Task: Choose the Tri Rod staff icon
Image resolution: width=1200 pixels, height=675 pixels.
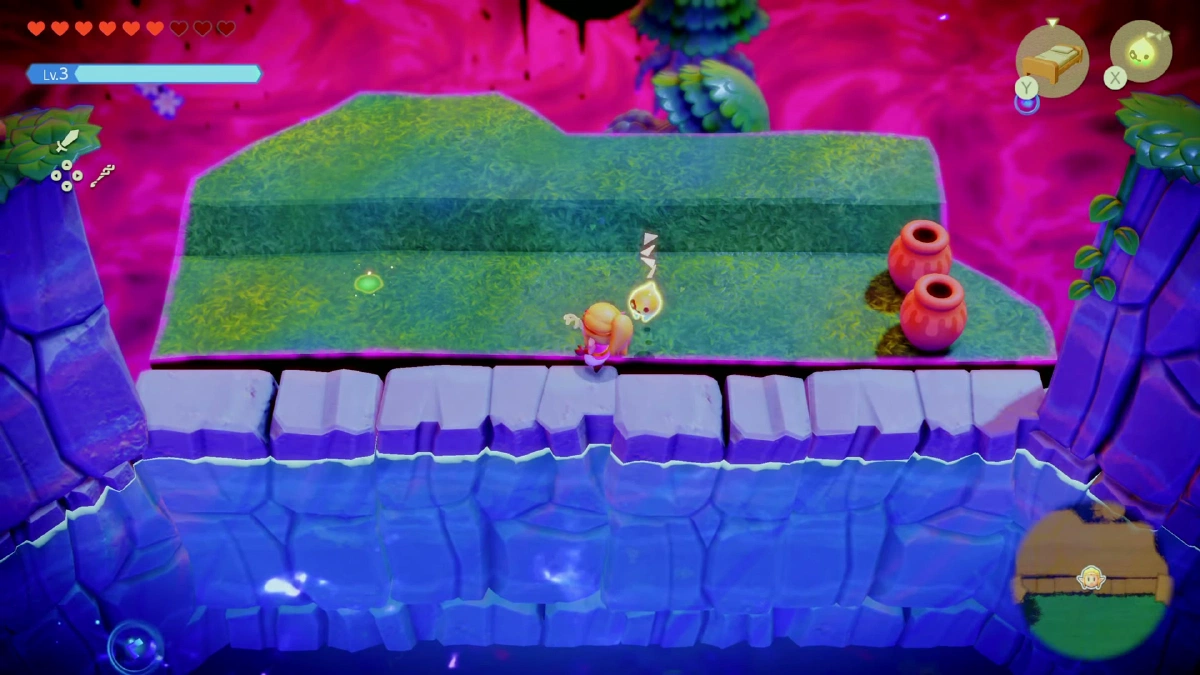Action: pos(102,177)
